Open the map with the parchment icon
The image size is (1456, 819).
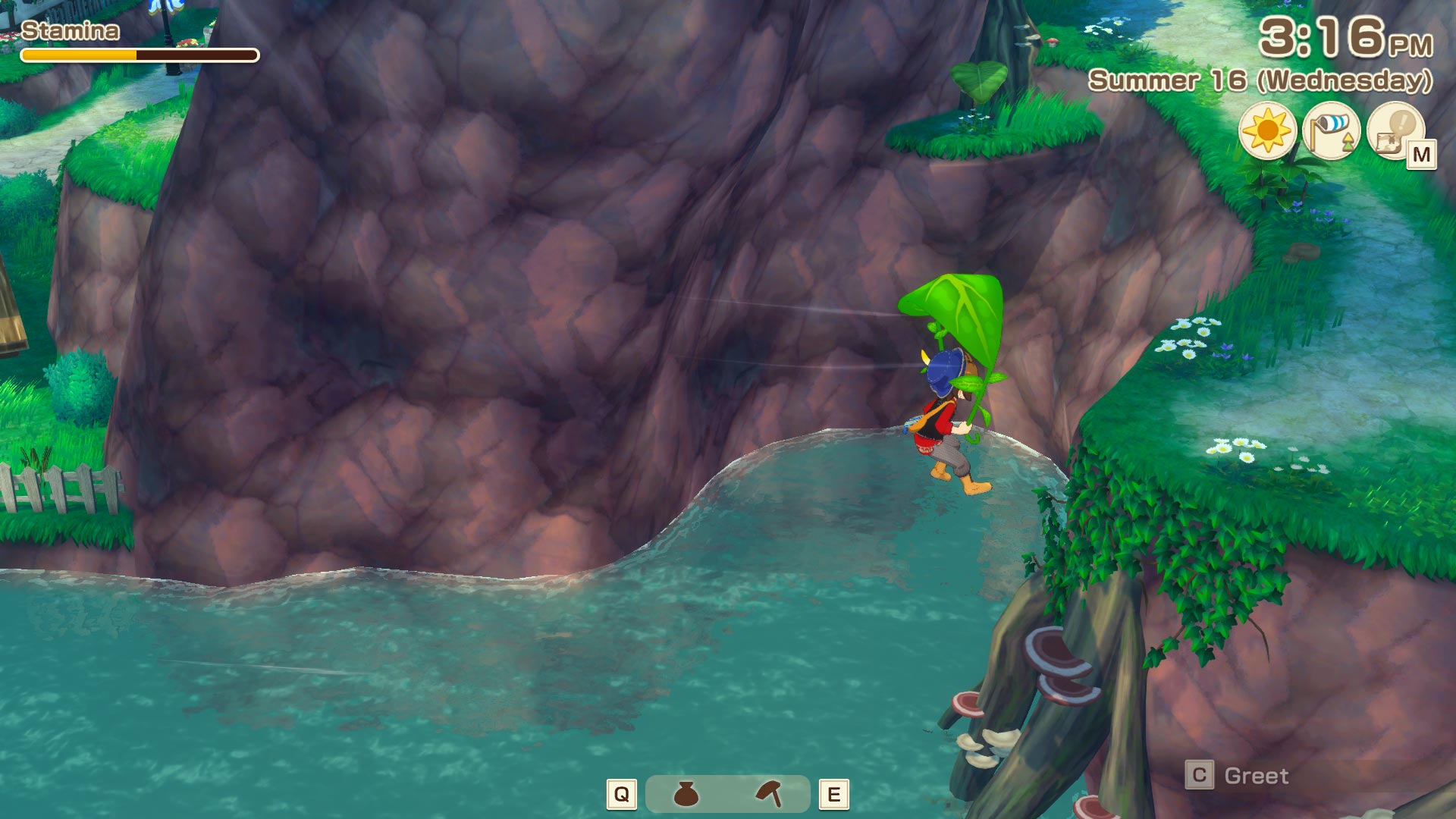click(1395, 130)
